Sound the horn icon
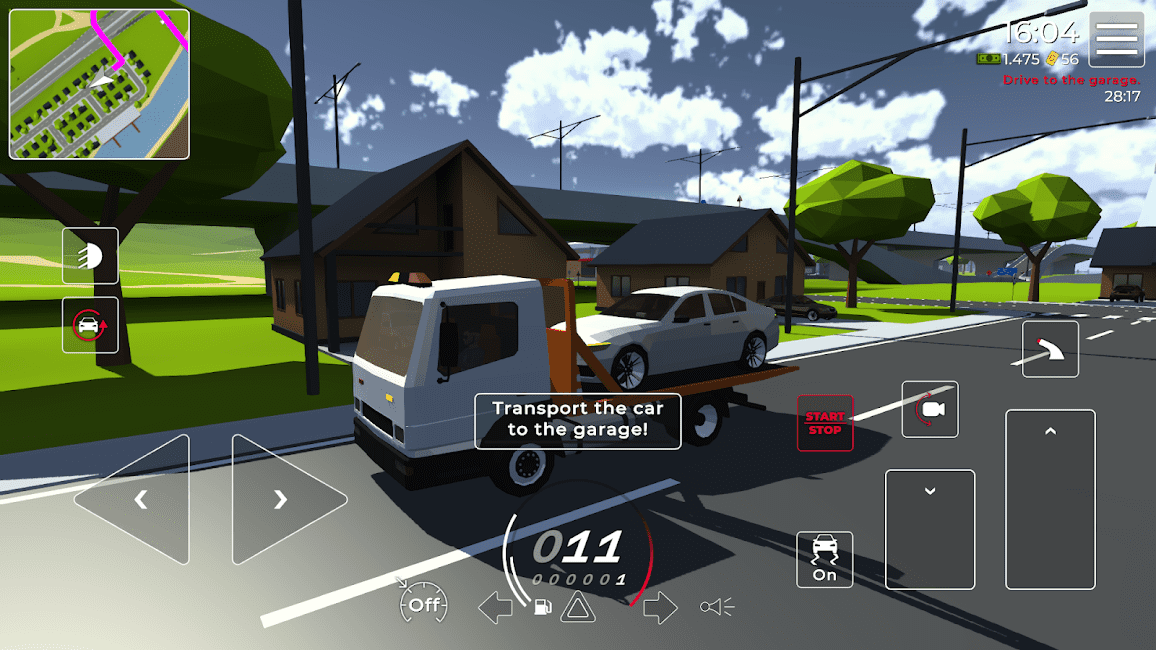The image size is (1156, 650). pos(717,606)
